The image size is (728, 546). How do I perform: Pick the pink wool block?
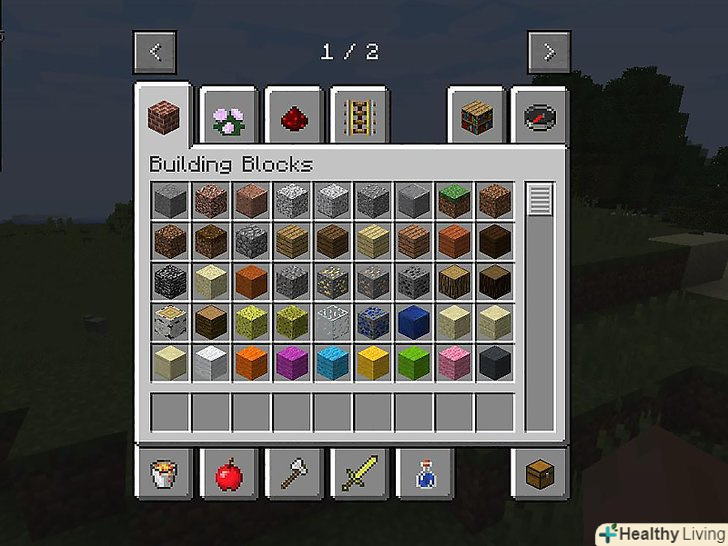(x=454, y=361)
